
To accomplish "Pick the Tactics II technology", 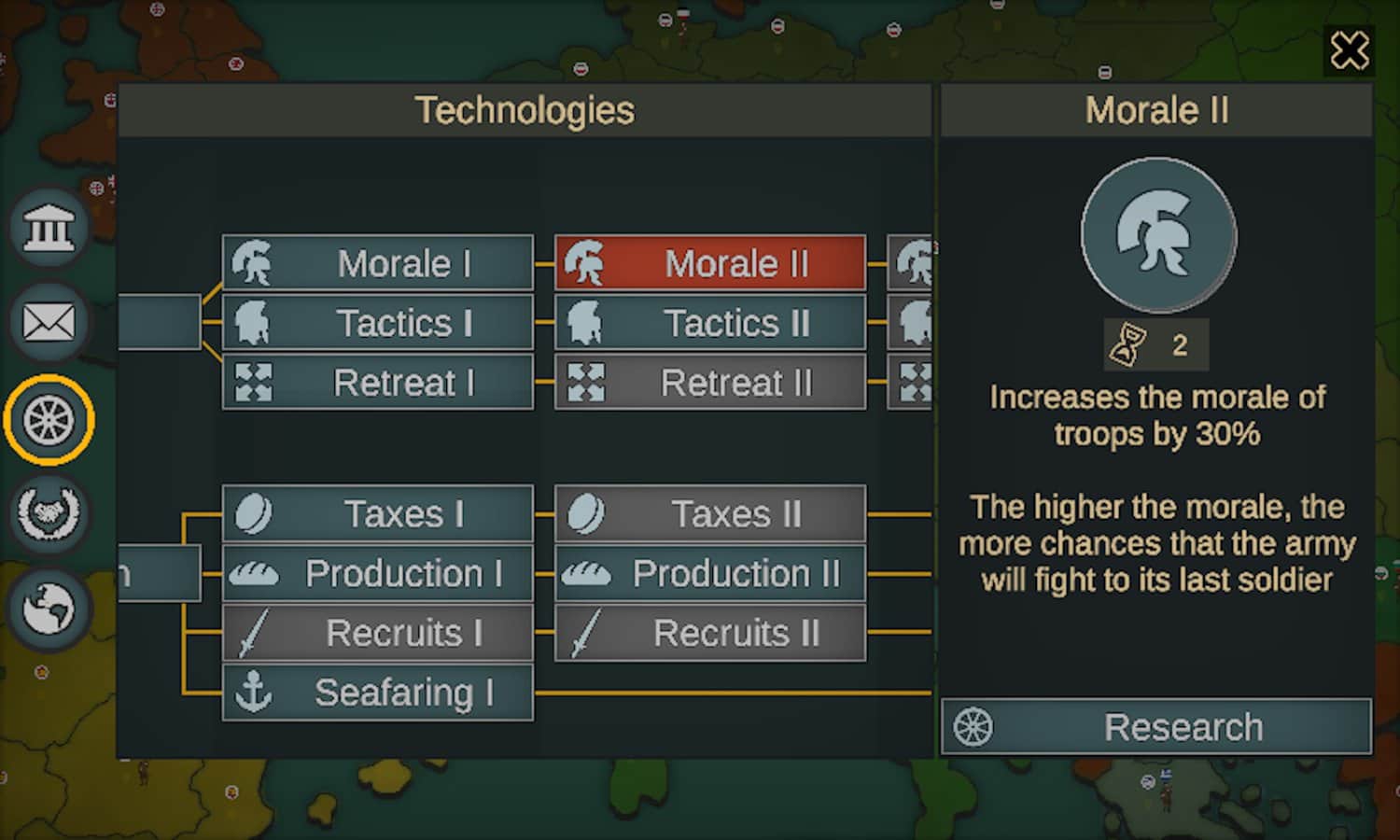I will coord(710,323).
